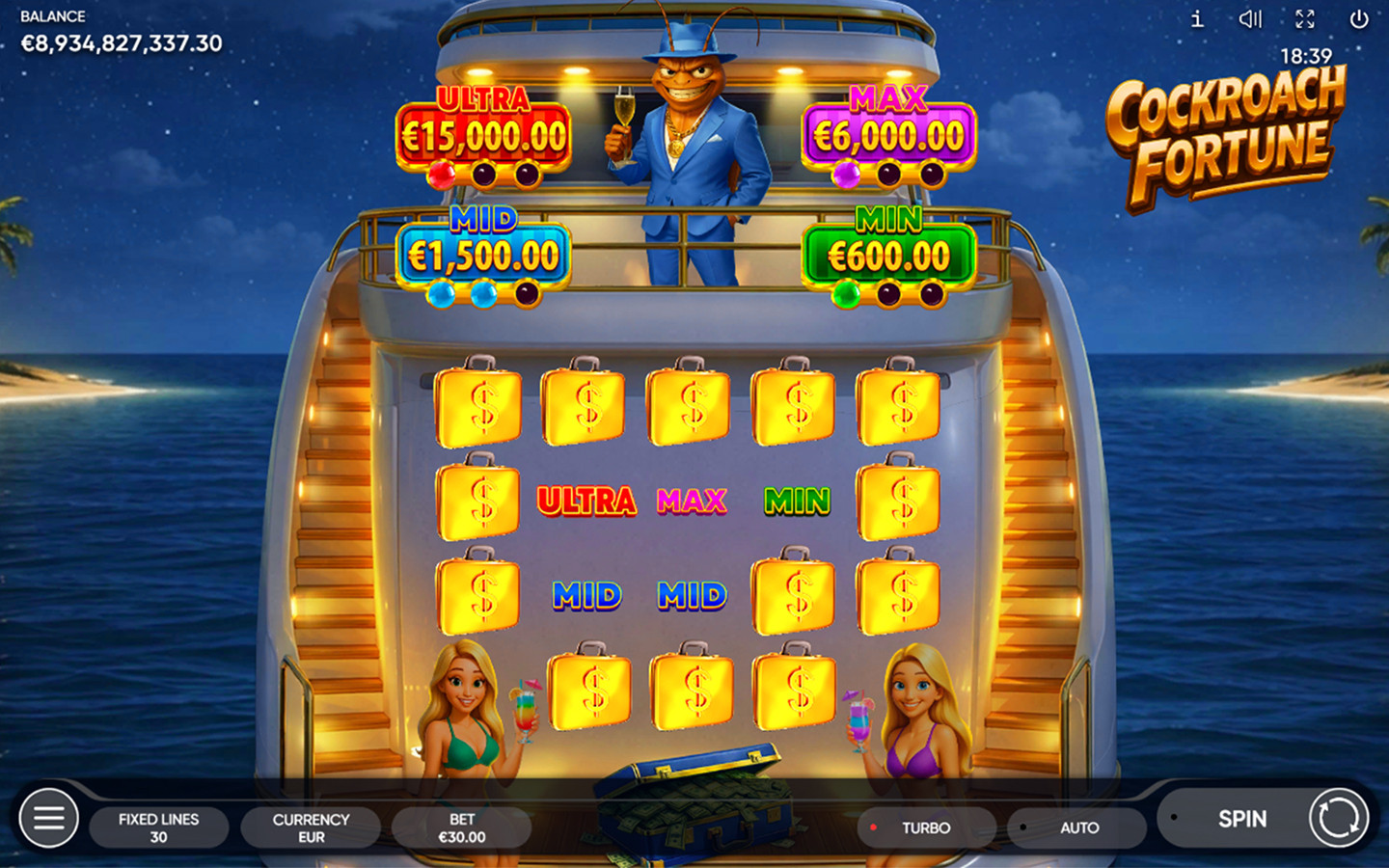
Task: Toggle fullscreen mode
Action: [1305, 19]
